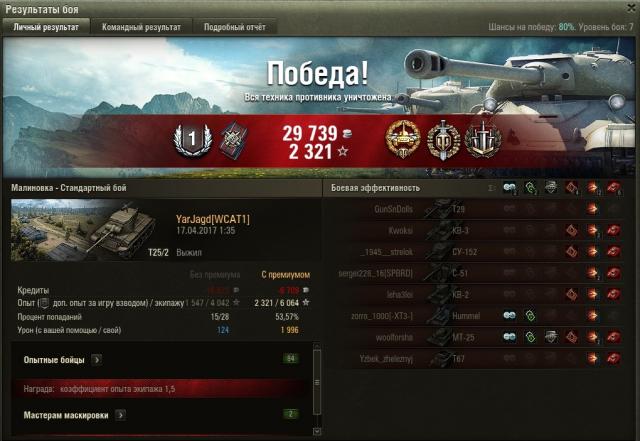Image resolution: width=640 pixels, height=441 pixels.
Task: Switch to the Командный результат tab
Action: (140, 27)
